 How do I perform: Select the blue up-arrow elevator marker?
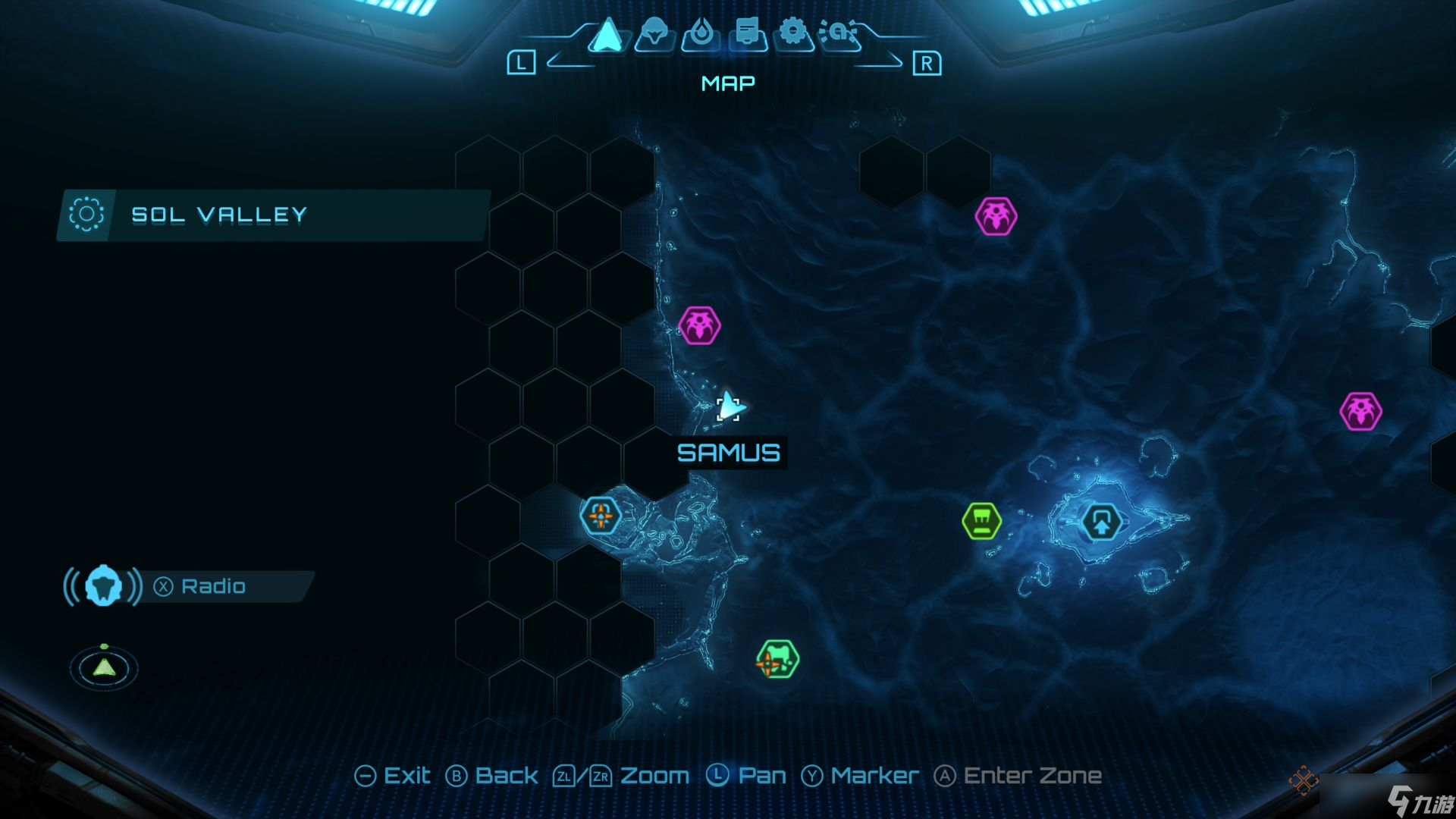click(x=1101, y=522)
